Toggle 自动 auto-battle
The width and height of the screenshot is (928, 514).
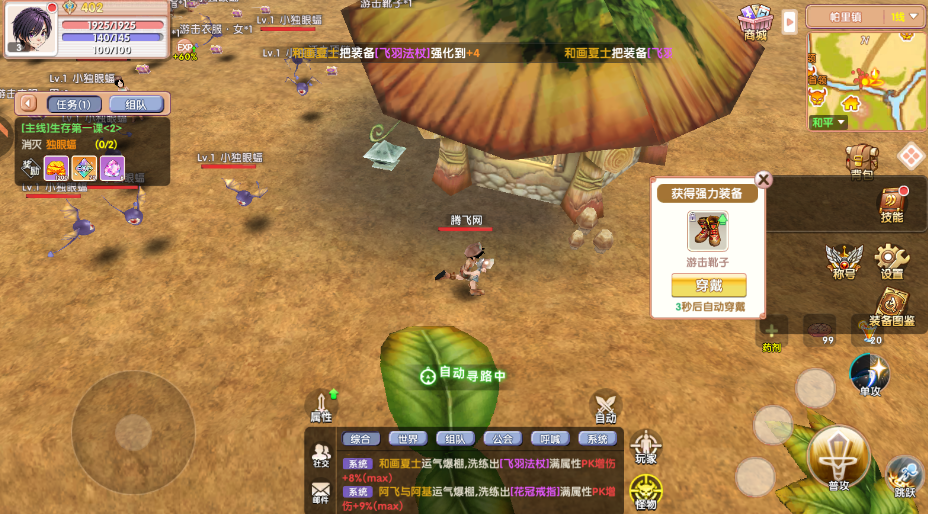pos(605,406)
